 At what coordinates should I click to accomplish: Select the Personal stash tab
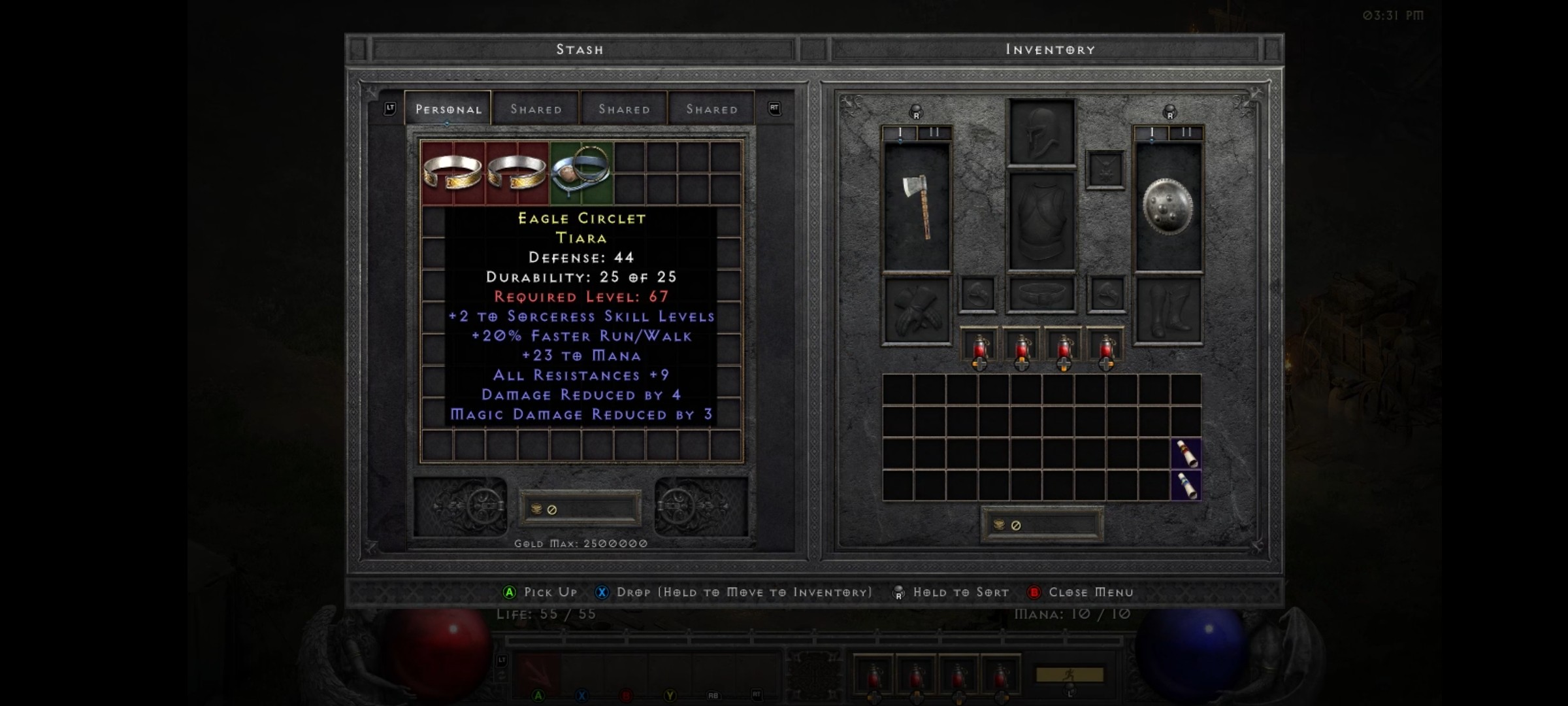[x=448, y=109]
